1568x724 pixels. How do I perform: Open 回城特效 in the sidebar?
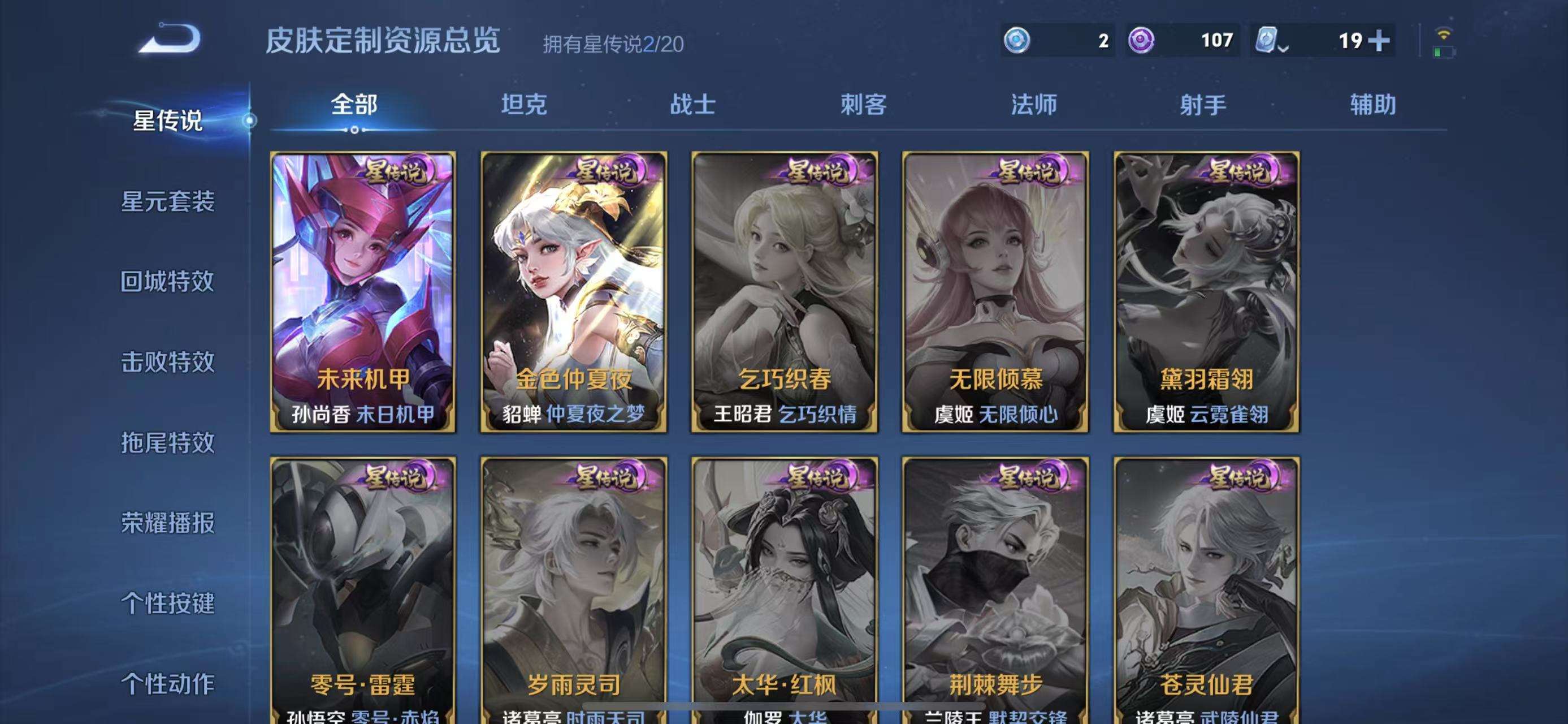pos(171,281)
